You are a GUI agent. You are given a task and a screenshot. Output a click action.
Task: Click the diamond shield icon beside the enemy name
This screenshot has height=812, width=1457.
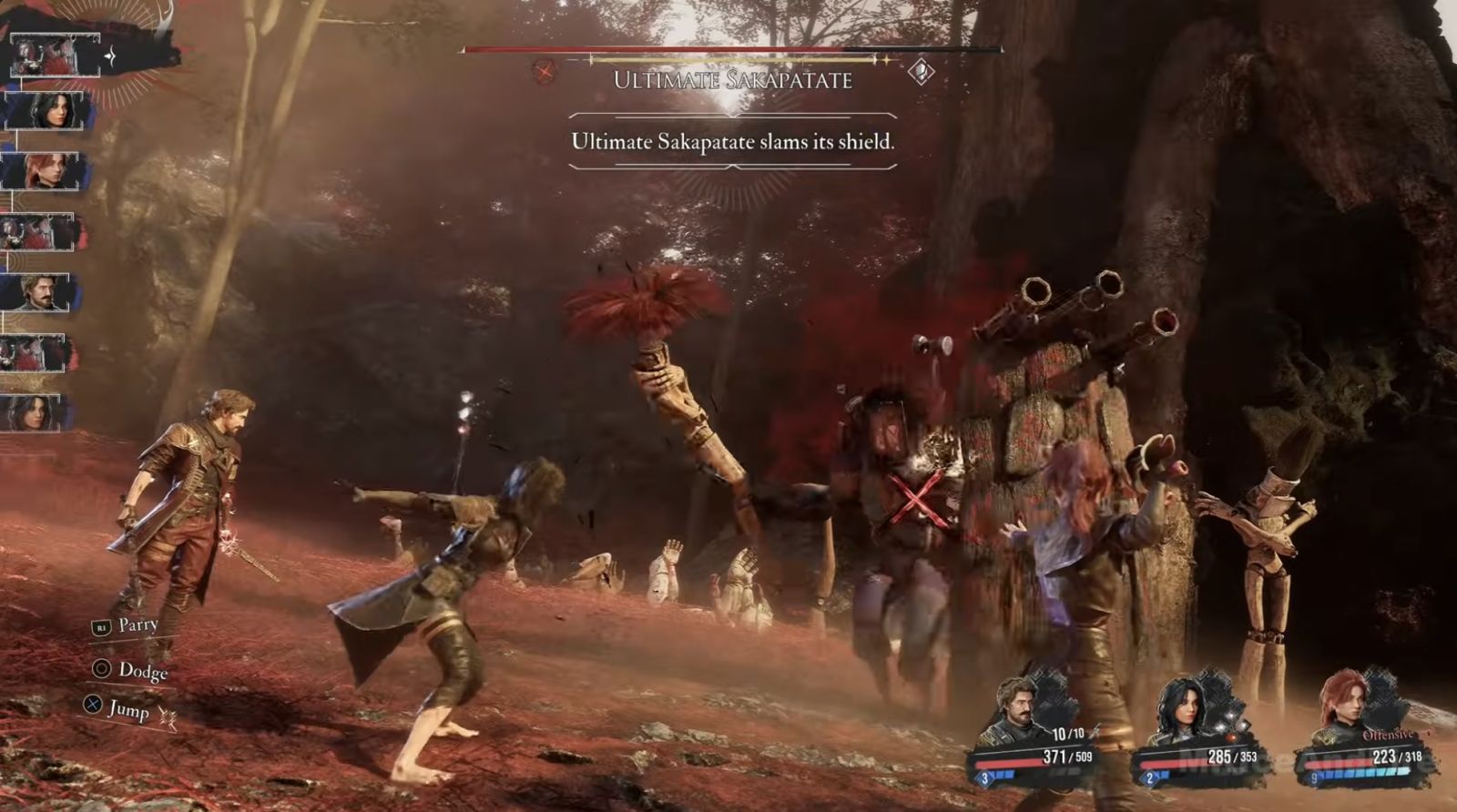pos(921,71)
